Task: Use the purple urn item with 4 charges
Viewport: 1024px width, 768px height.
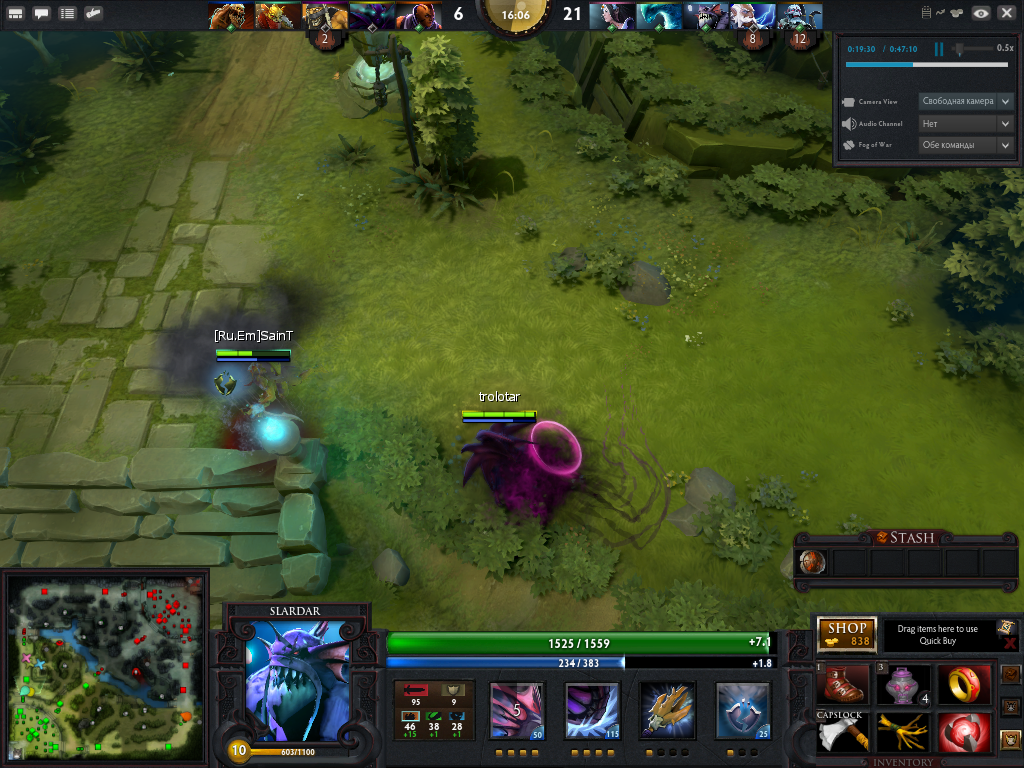Action: [904, 686]
